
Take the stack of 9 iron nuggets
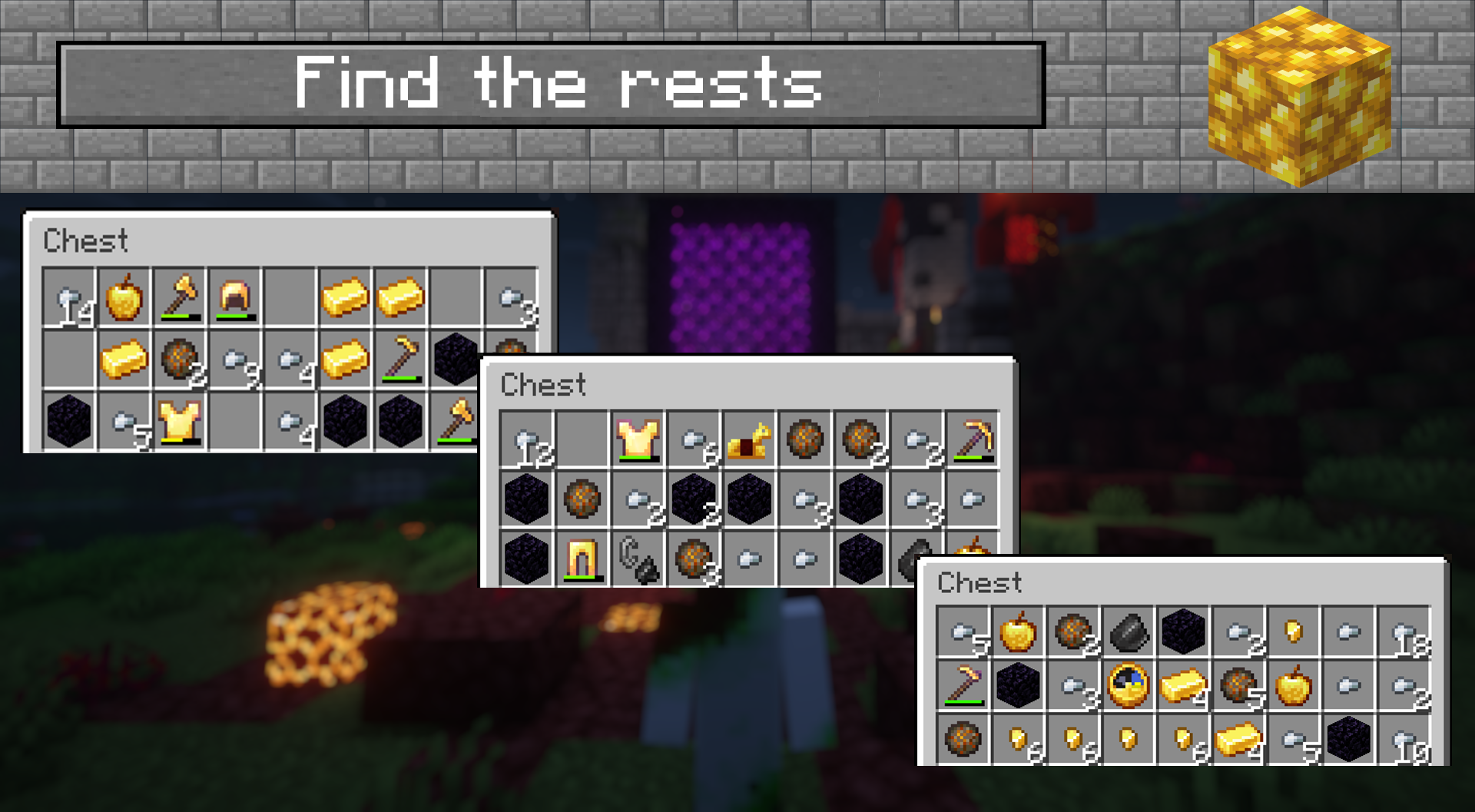click(235, 360)
